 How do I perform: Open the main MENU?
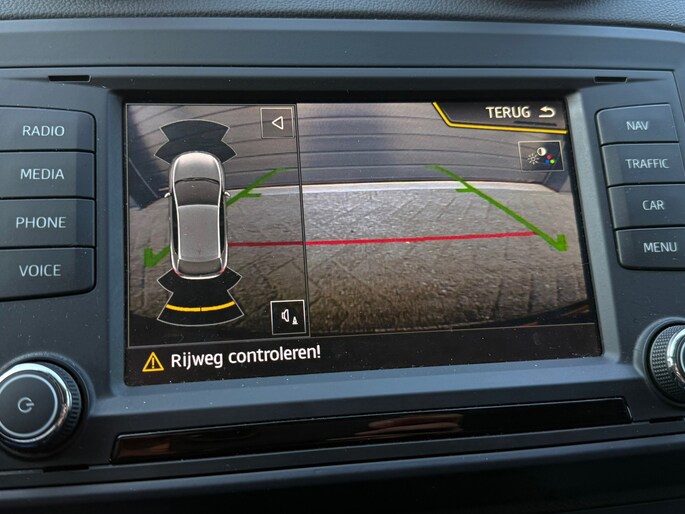click(x=659, y=246)
